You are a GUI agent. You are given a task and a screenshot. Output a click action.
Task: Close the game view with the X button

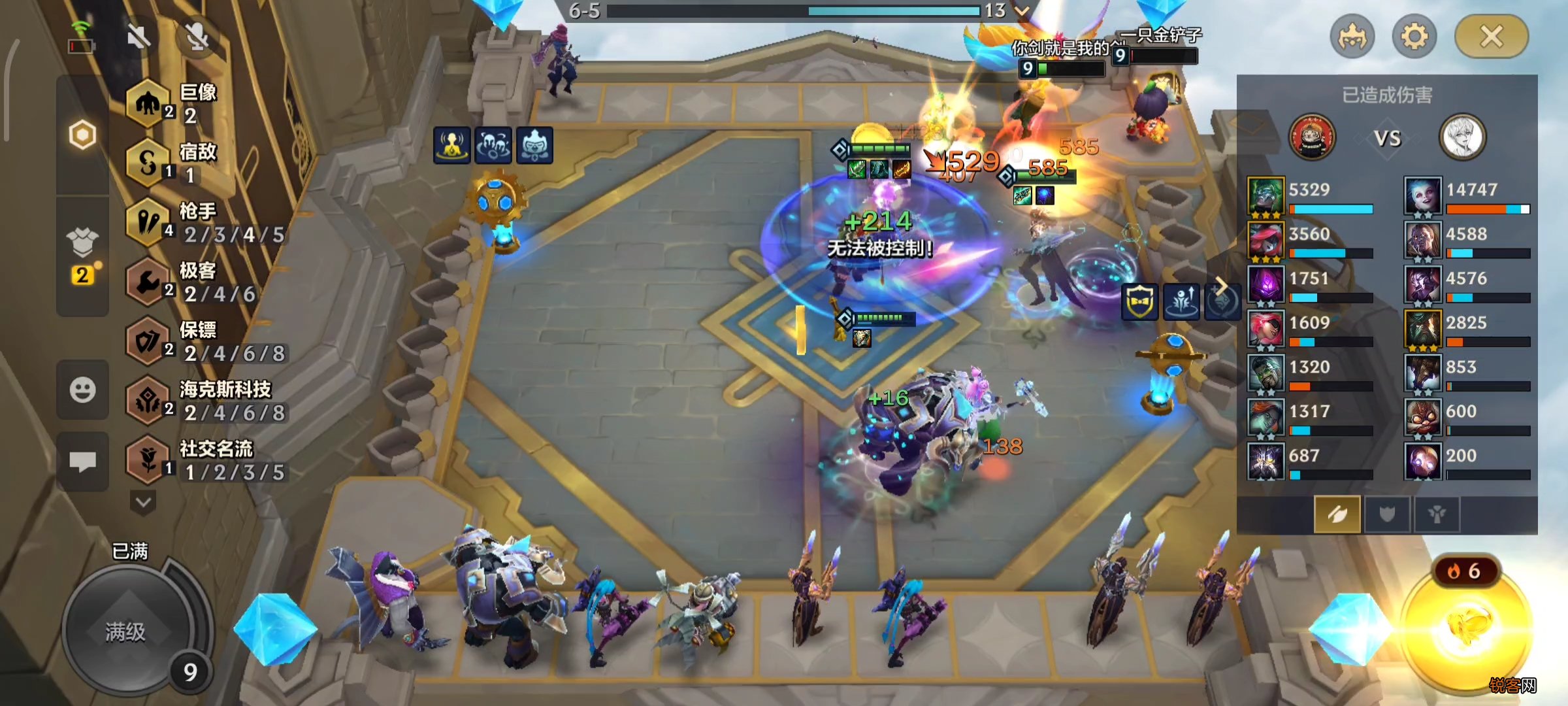pos(1491,37)
